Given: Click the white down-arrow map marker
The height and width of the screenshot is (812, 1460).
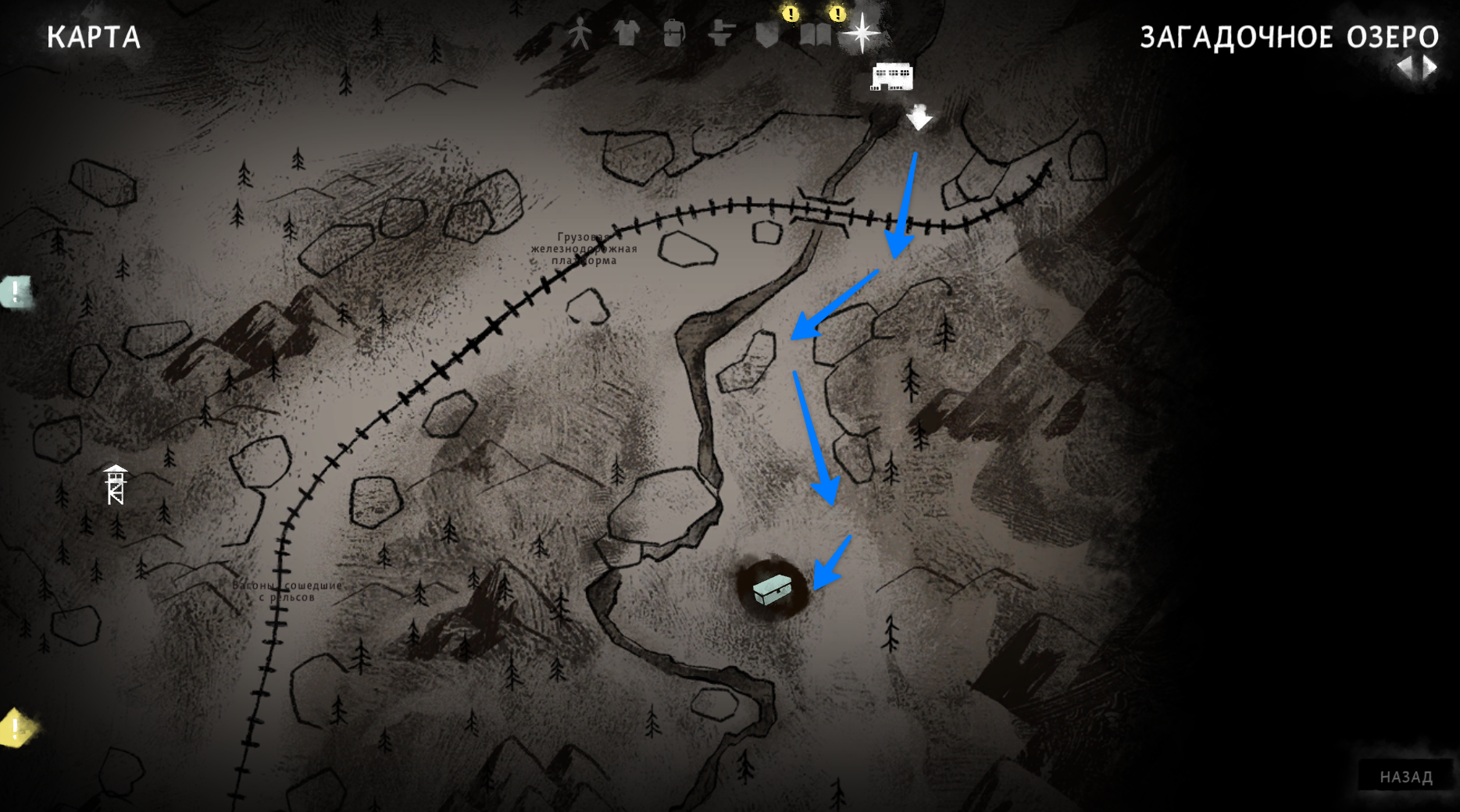Looking at the screenshot, I should point(919,117).
